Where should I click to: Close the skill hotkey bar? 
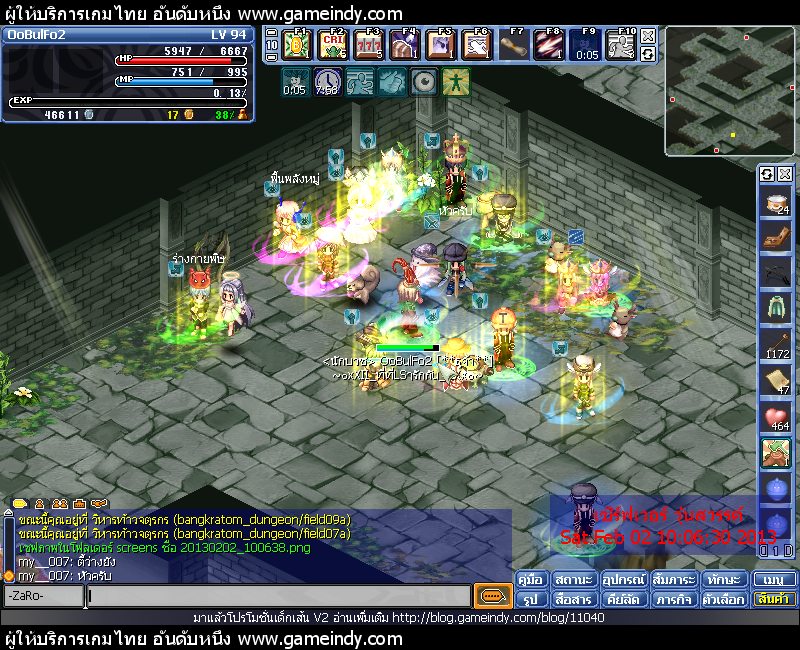coord(648,36)
